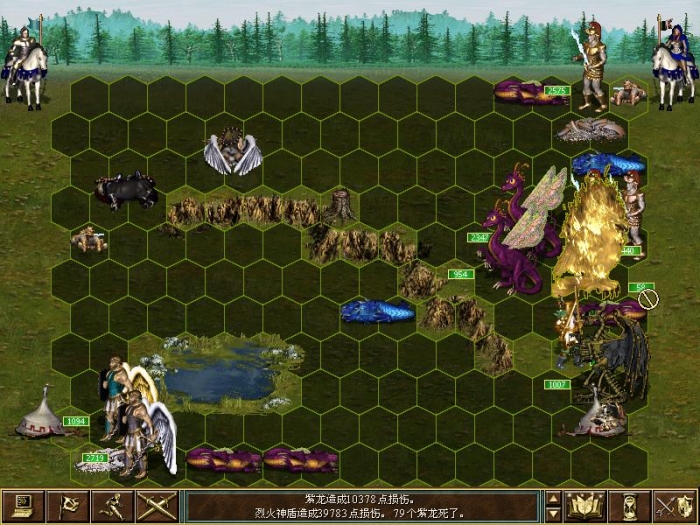Open the spellbook to cast a spell
The image size is (700, 525).
click(x=585, y=506)
